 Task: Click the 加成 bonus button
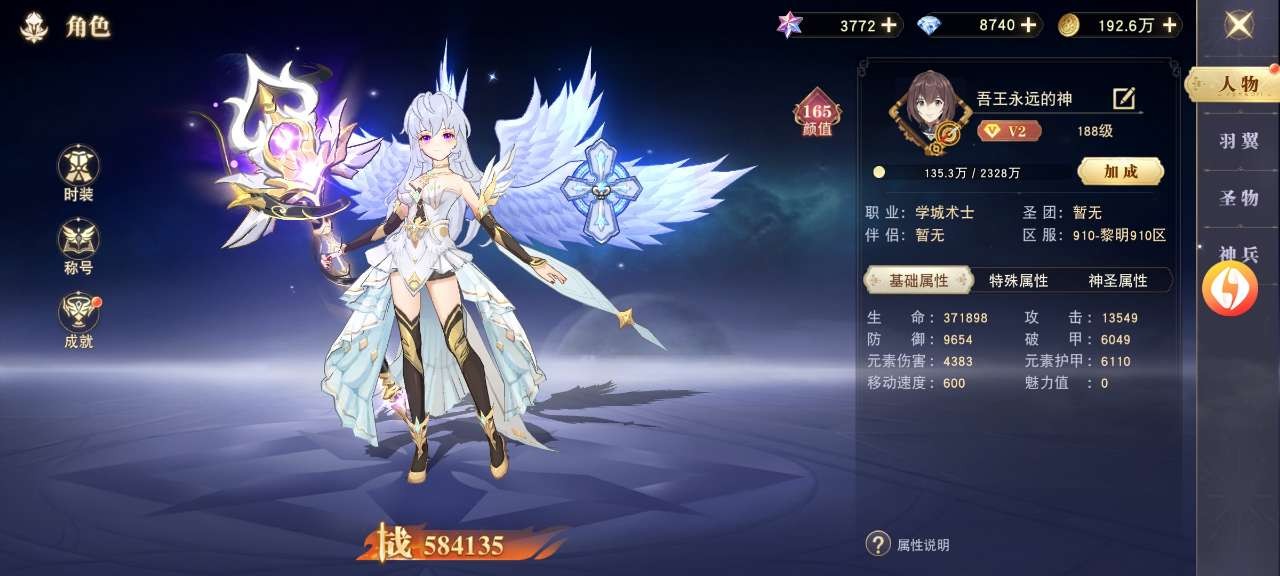pyautogui.click(x=1120, y=171)
